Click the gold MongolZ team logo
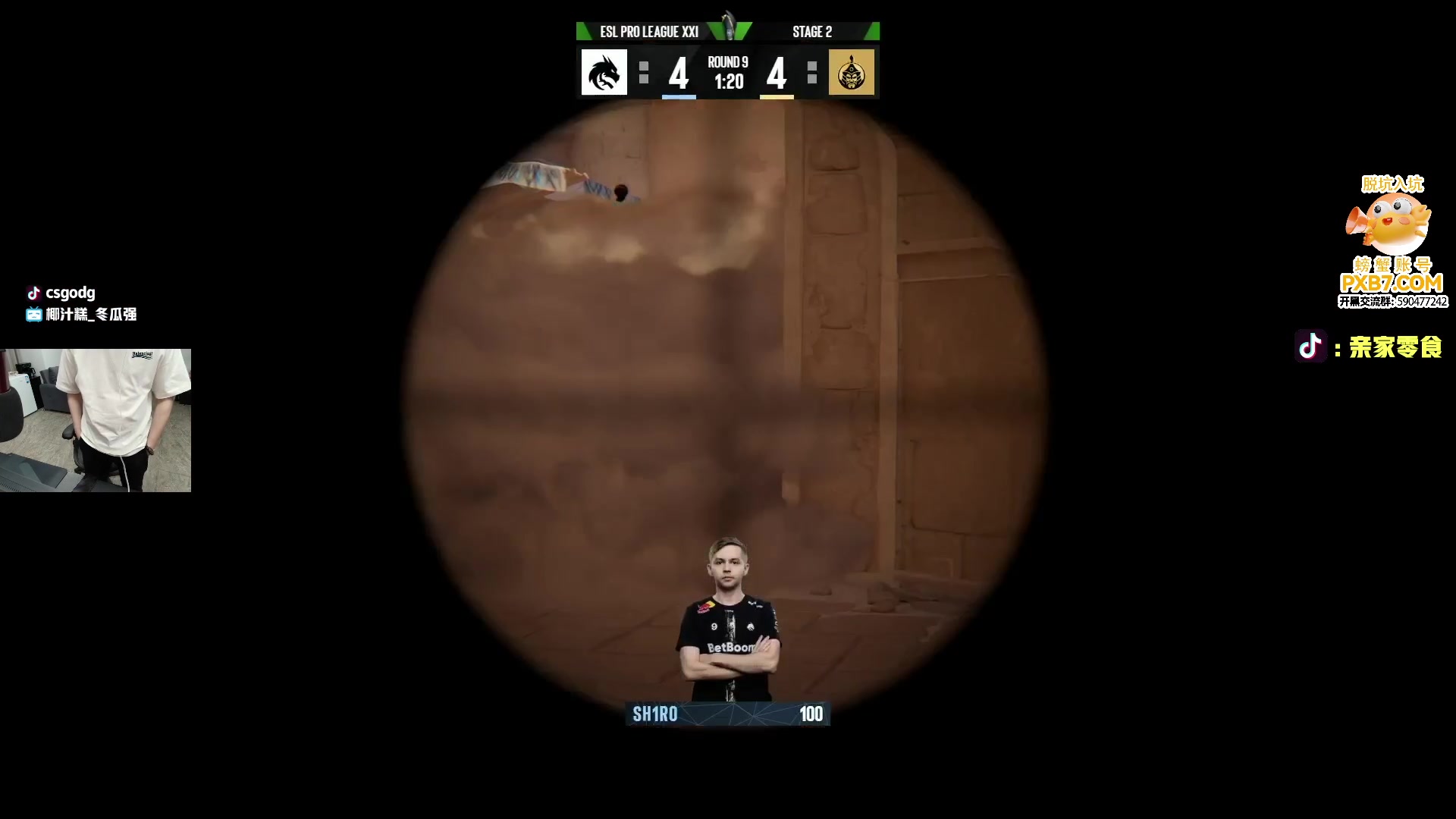The image size is (1456, 819). tap(851, 73)
